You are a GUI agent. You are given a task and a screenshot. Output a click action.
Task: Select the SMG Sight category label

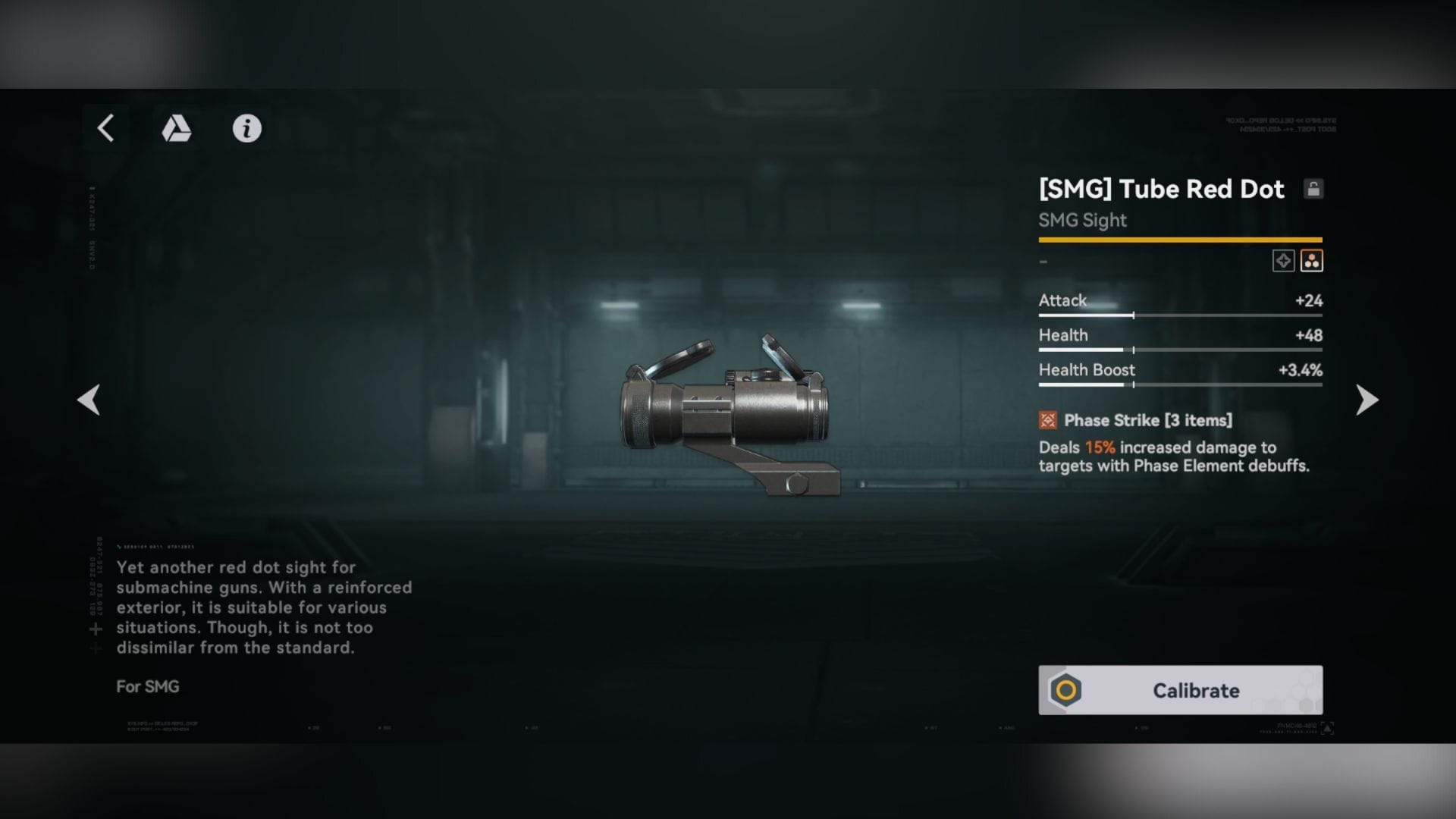pos(1082,220)
